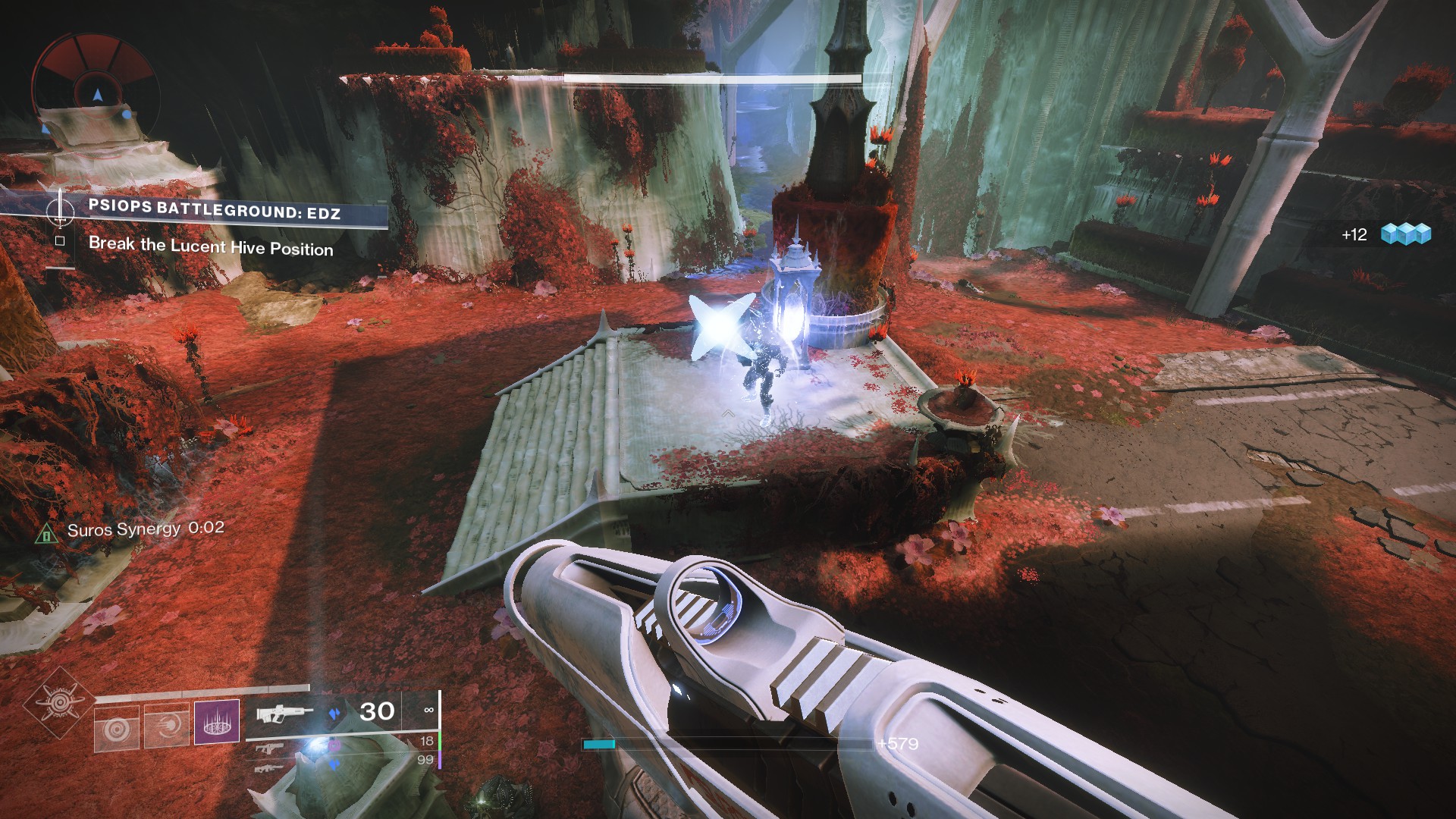
Task: Select the equipped auto rifle weapon icon
Action: (x=285, y=714)
